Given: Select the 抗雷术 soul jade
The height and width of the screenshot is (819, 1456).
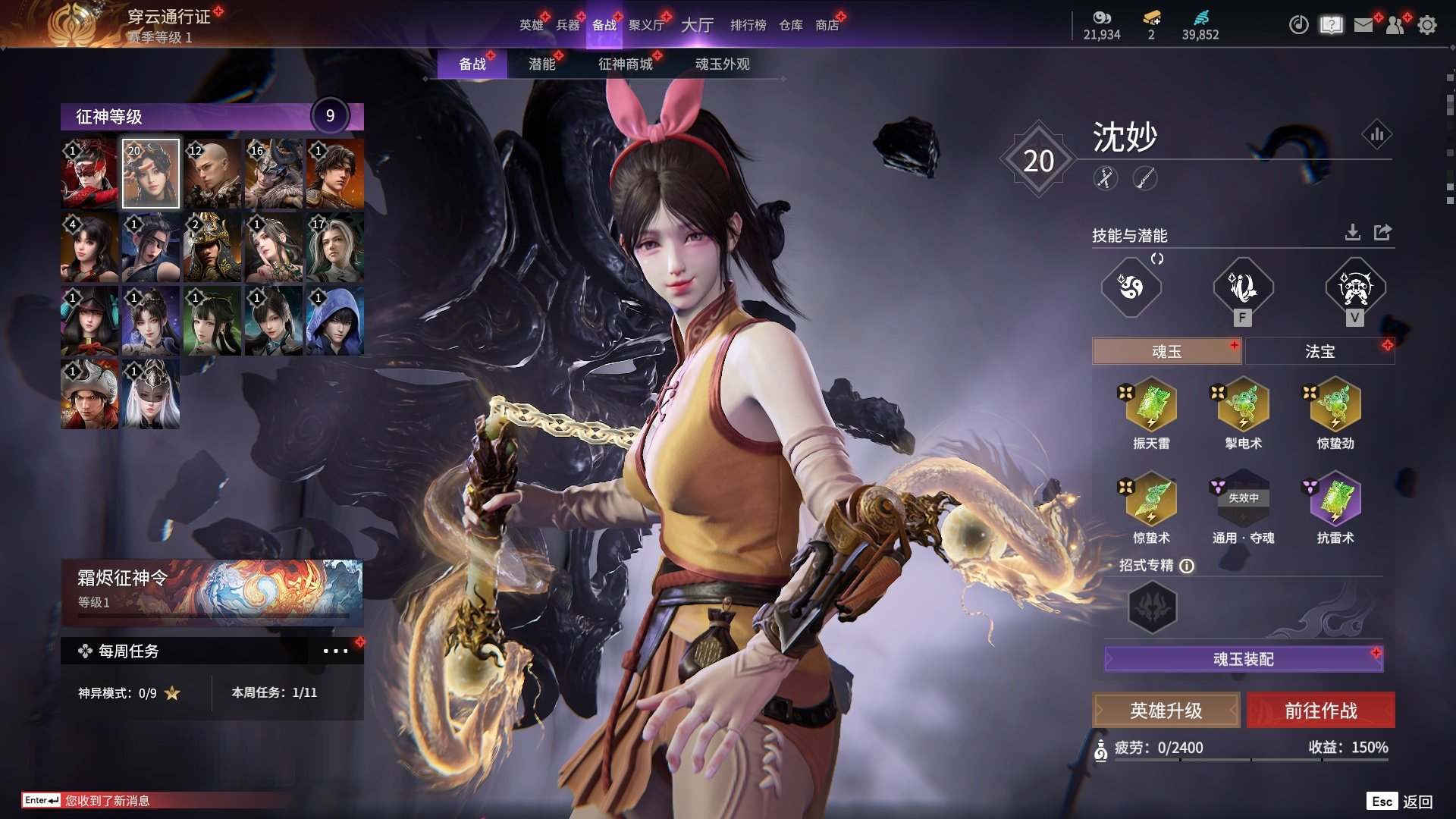Looking at the screenshot, I should click(1335, 500).
